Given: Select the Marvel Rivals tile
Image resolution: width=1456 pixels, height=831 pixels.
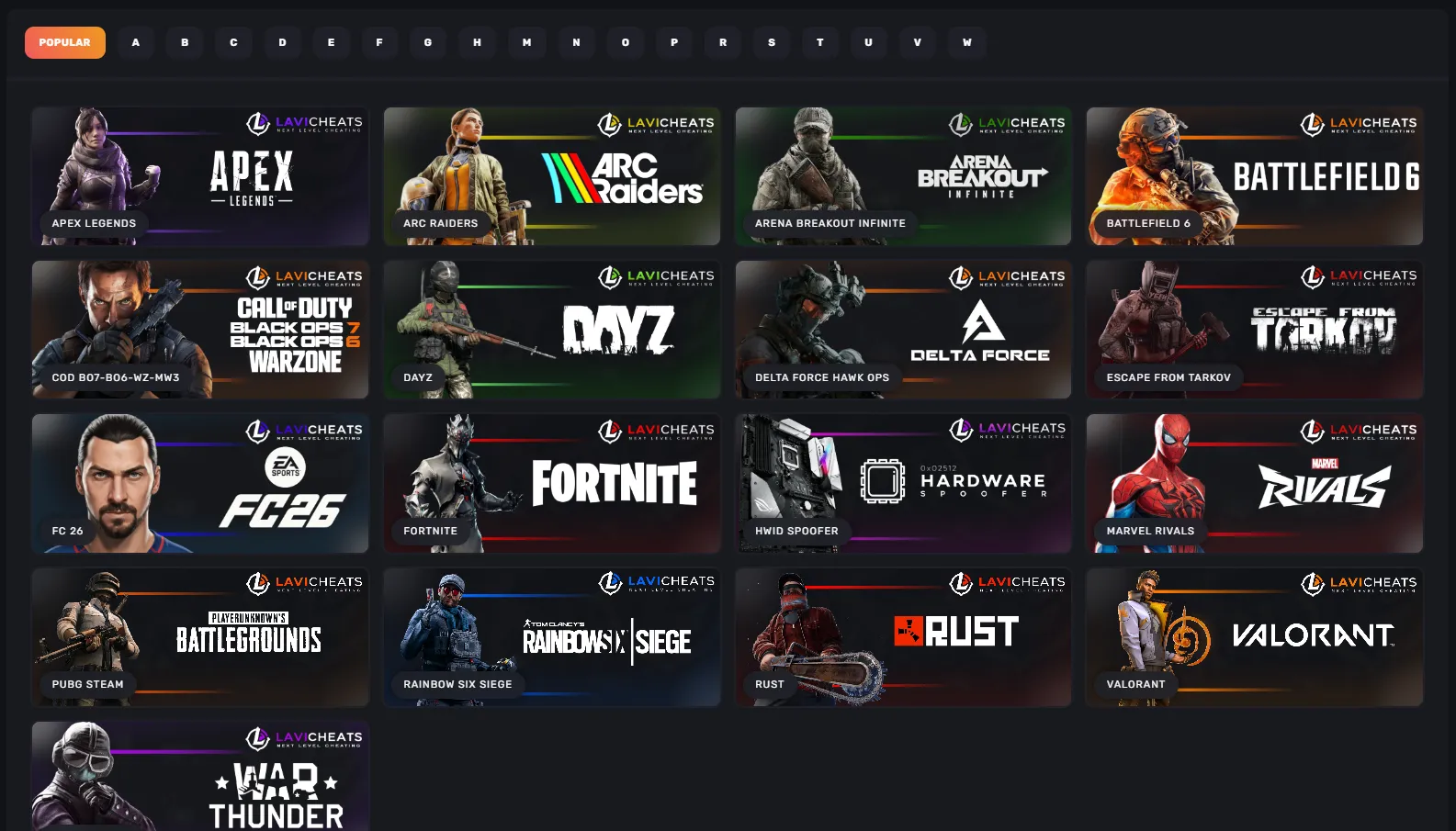Looking at the screenshot, I should (1254, 484).
